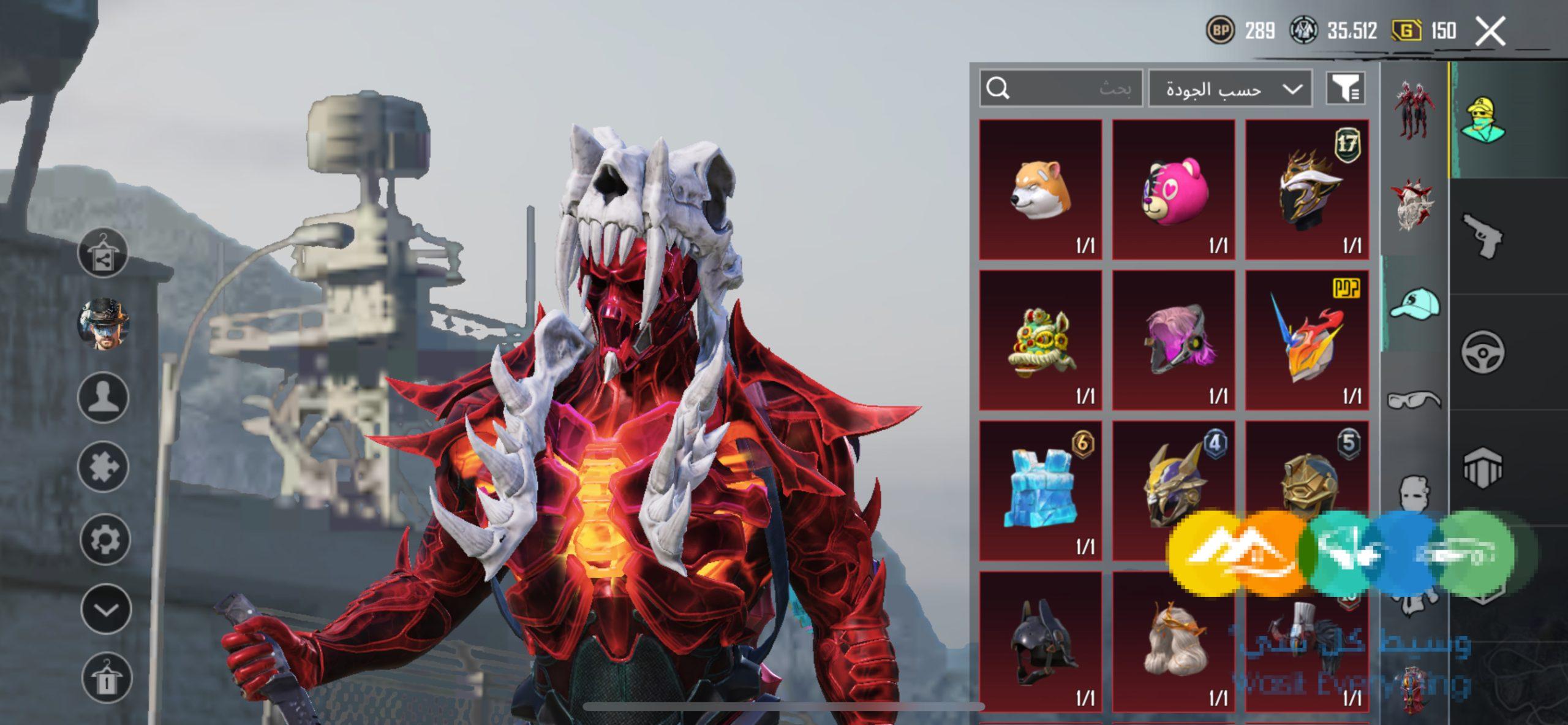The image size is (1568, 725).
Task: Open the sort-by-quality dropdown
Action: [x=1230, y=89]
